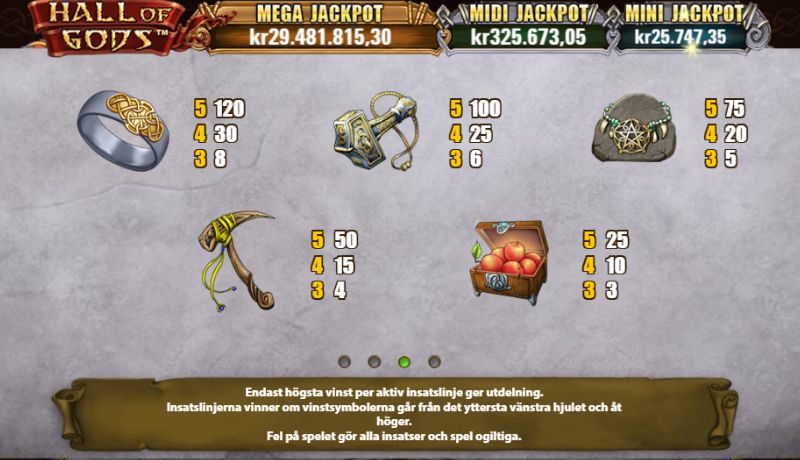
Task: Open the last paytable page dot
Action: point(434,361)
